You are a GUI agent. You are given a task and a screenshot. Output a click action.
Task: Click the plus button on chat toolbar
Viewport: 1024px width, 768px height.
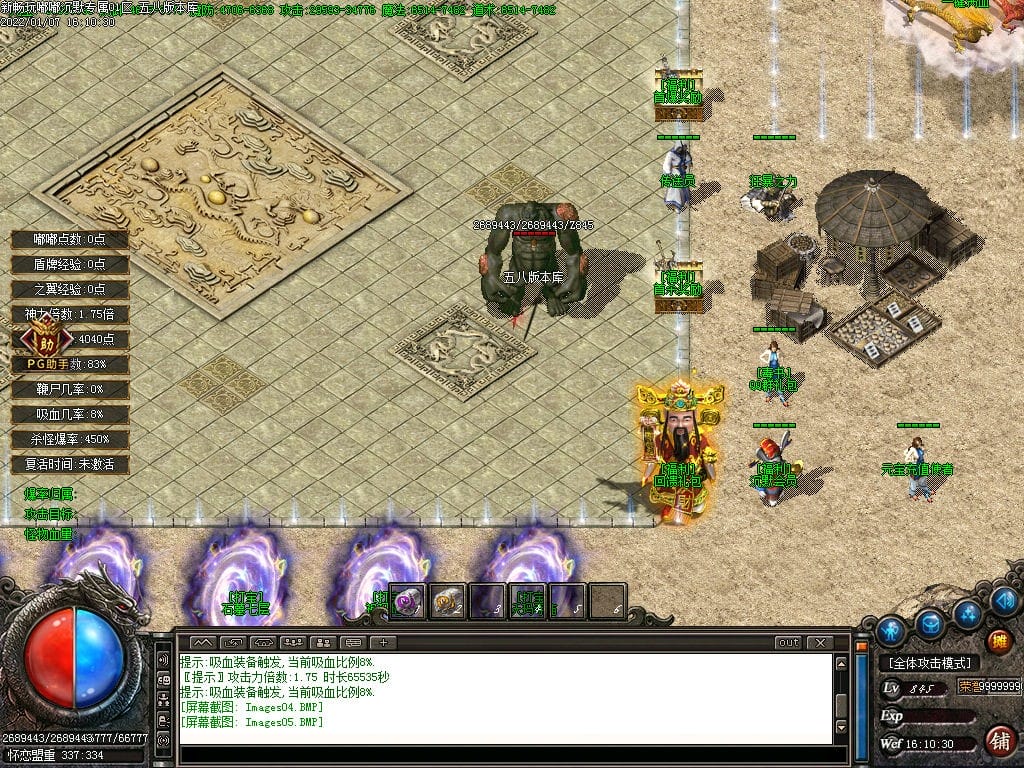tap(383, 642)
